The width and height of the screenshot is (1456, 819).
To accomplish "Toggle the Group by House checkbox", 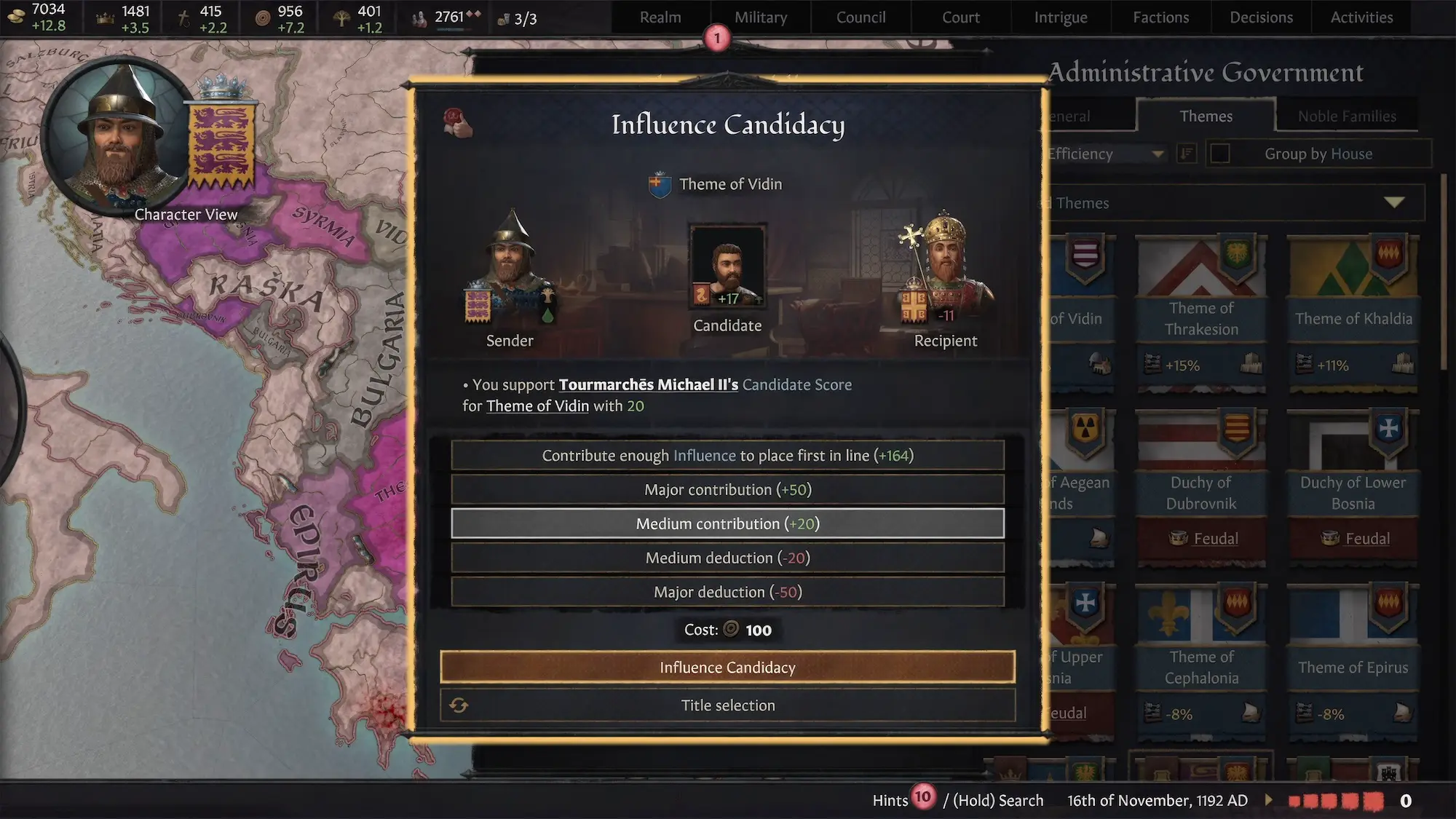I will coord(1220,154).
